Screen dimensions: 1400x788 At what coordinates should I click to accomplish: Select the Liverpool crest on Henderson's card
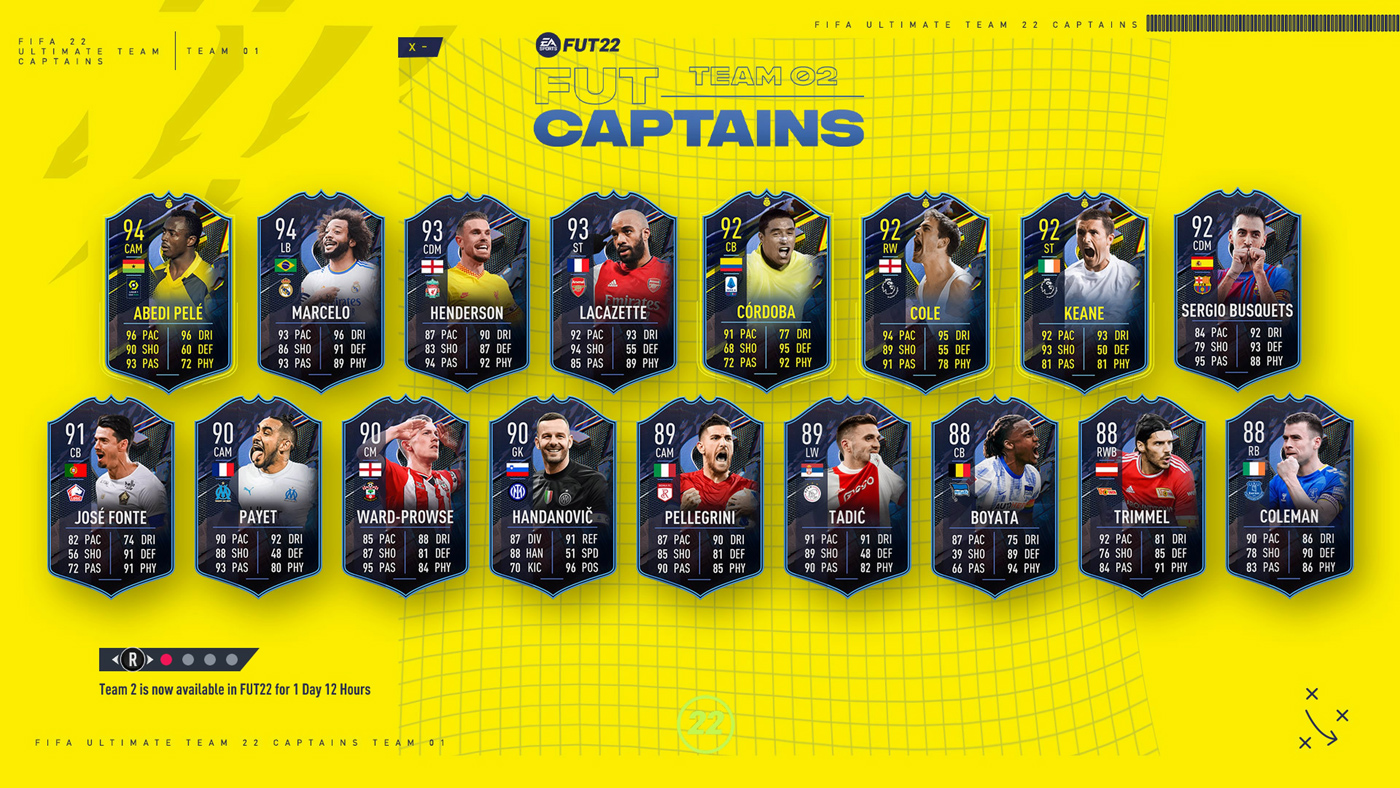[x=433, y=286]
